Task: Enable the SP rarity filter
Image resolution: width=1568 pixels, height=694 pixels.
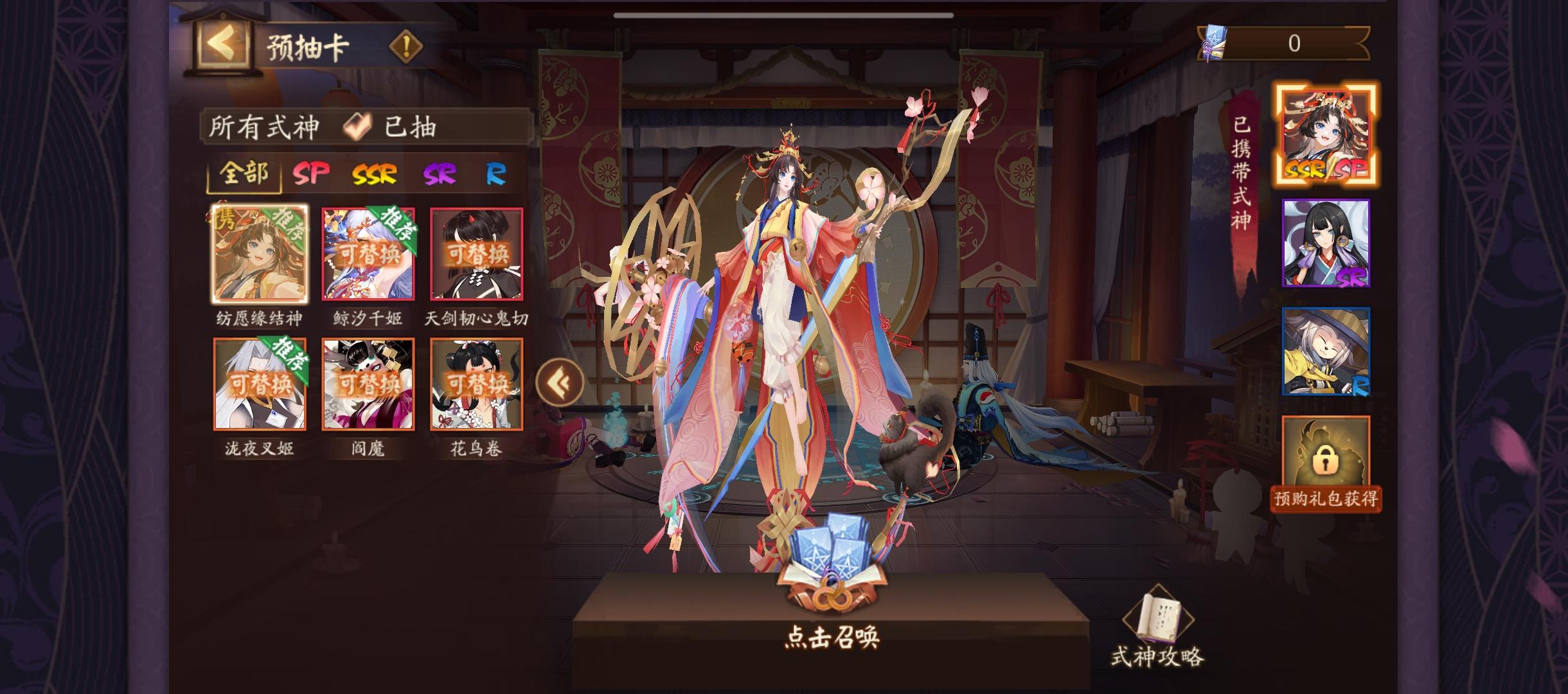Action: (313, 173)
